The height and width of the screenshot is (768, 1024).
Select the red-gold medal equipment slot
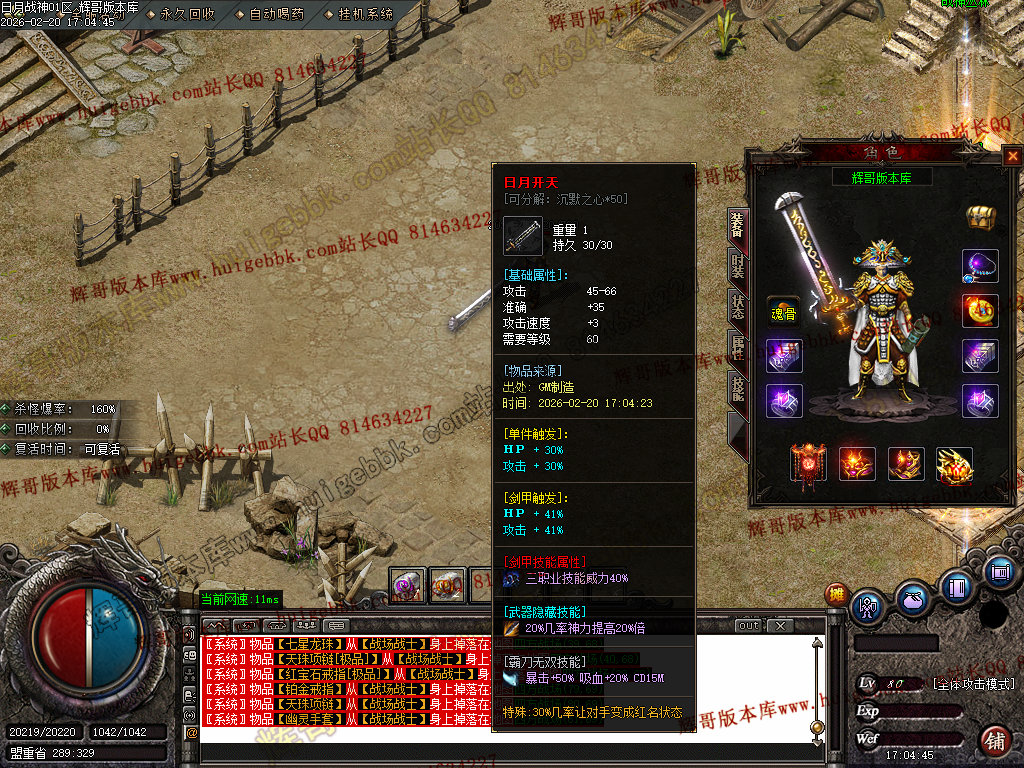point(979,310)
